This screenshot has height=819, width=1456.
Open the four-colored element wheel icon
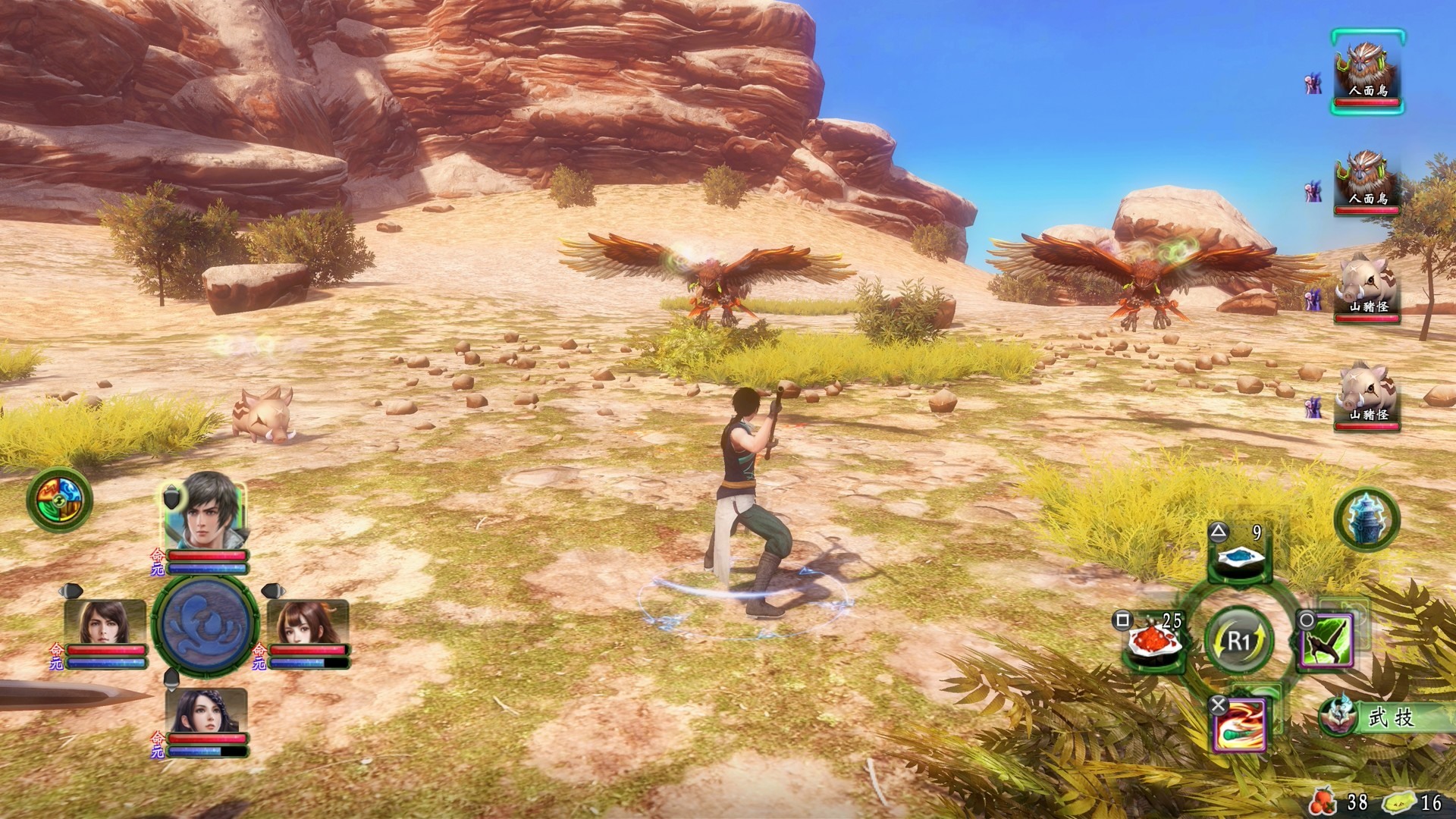click(x=58, y=500)
